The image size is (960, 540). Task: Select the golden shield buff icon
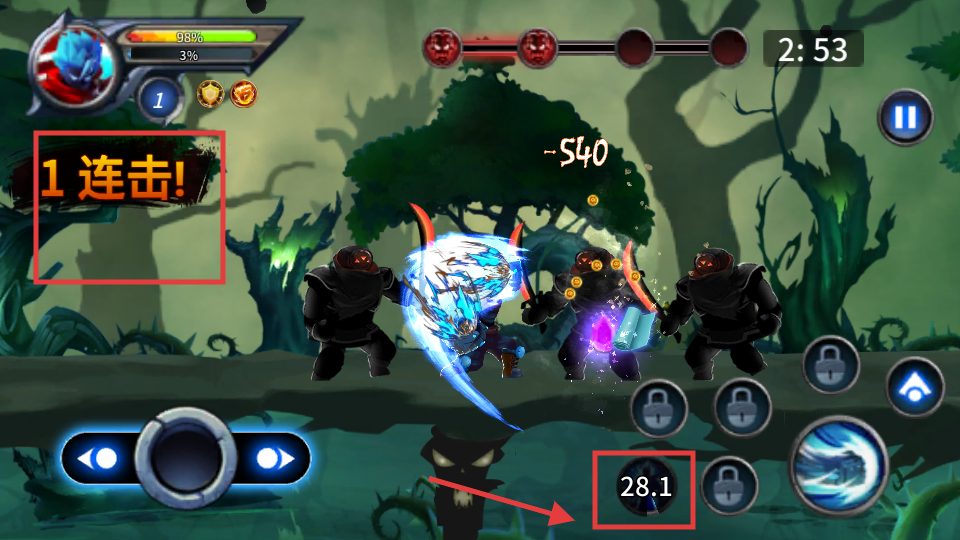pos(210,94)
